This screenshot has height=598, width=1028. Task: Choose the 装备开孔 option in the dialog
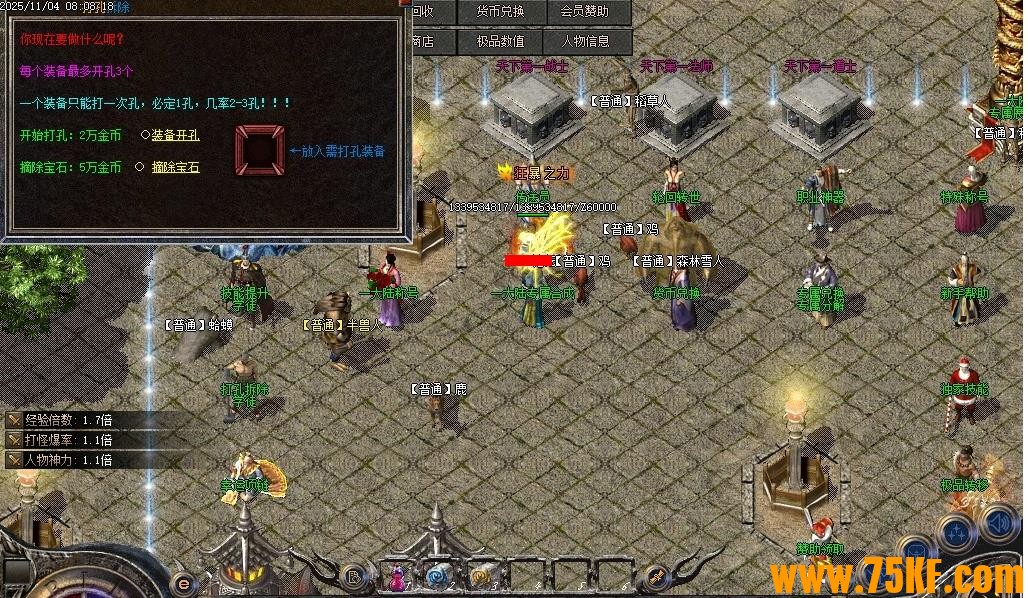click(175, 135)
